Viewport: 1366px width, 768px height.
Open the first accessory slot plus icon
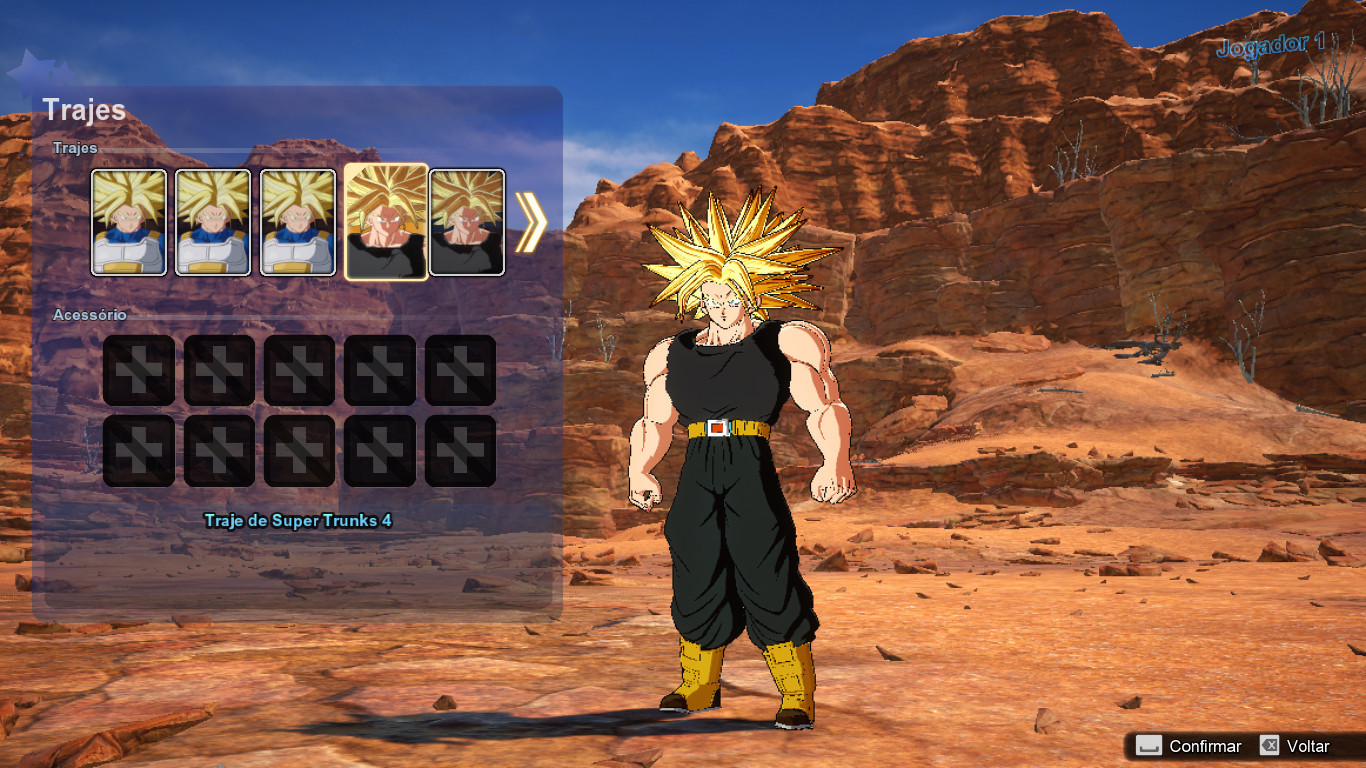138,368
